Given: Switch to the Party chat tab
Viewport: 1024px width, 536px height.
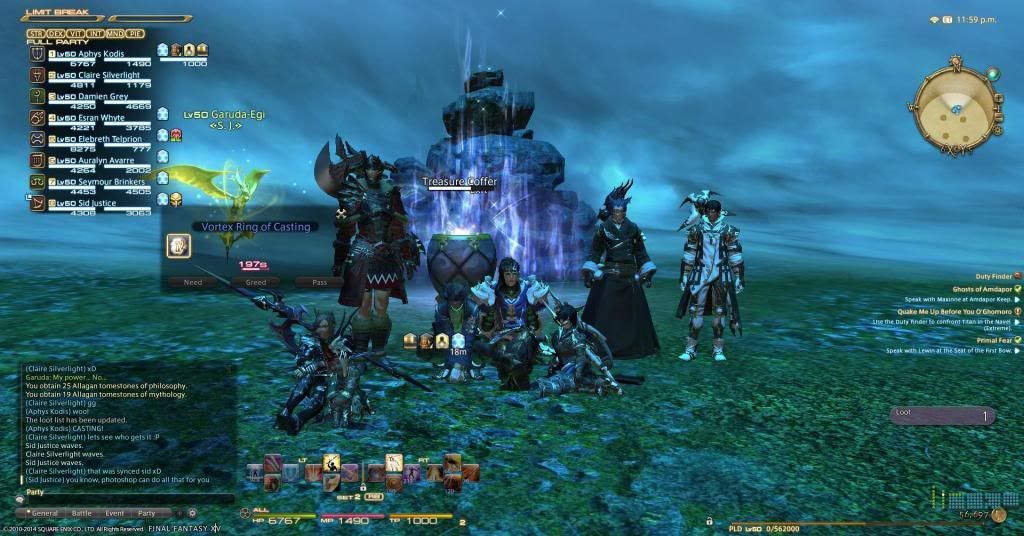Looking at the screenshot, I should (x=147, y=513).
